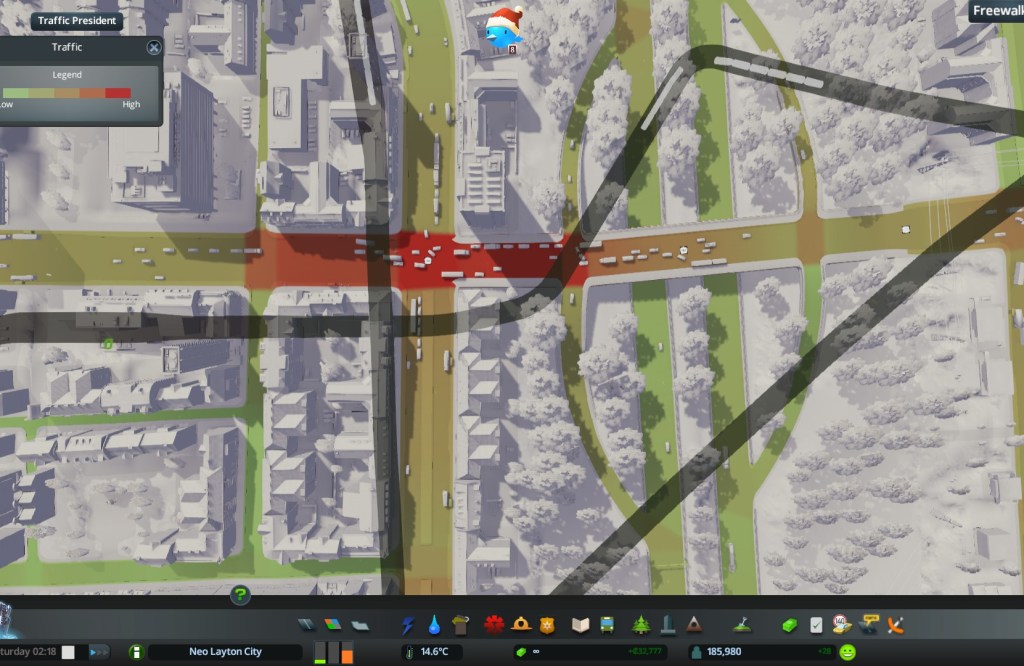Open the Roads build menu

[x=307, y=625]
